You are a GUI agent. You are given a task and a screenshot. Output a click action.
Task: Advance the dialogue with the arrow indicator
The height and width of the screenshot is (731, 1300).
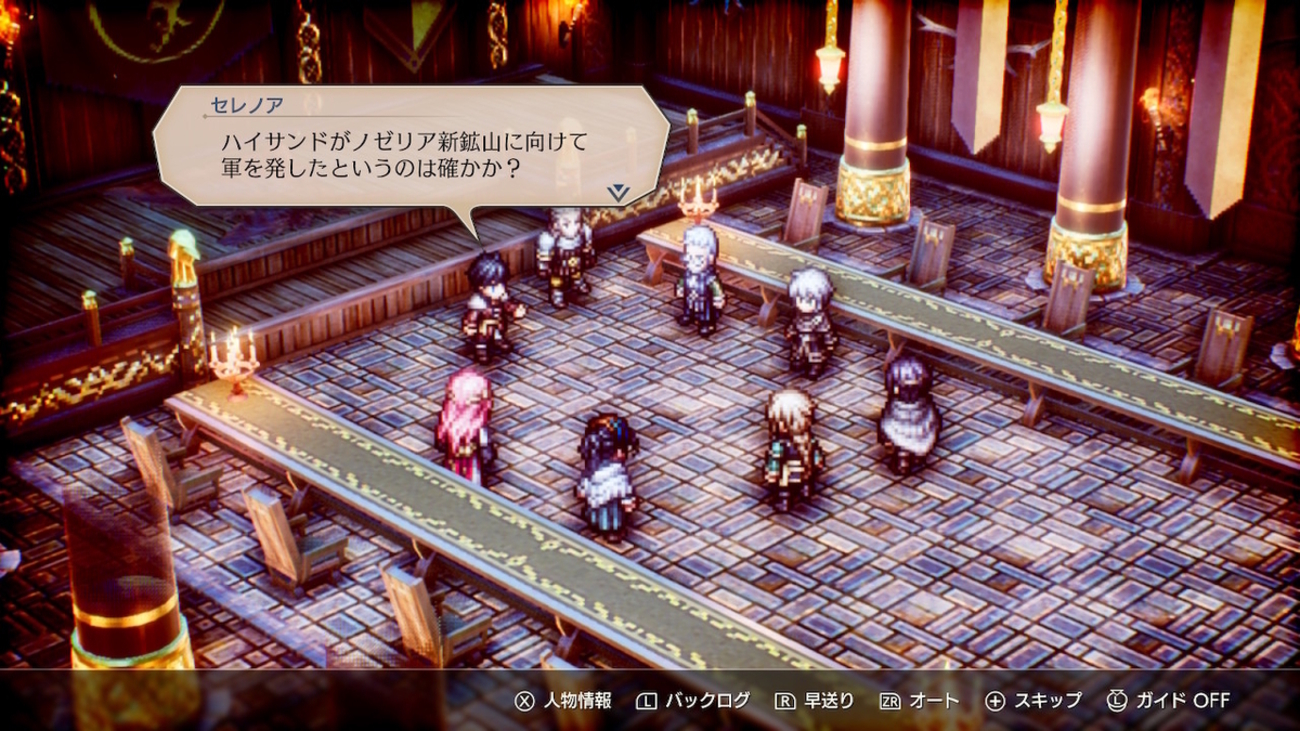click(618, 192)
